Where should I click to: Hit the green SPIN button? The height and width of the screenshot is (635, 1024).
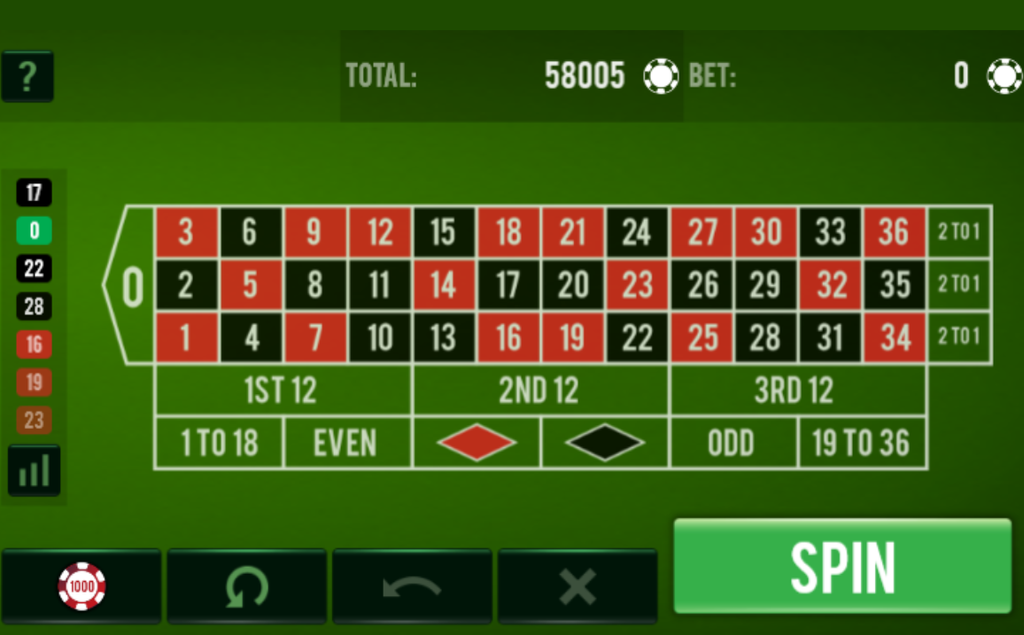coord(842,566)
